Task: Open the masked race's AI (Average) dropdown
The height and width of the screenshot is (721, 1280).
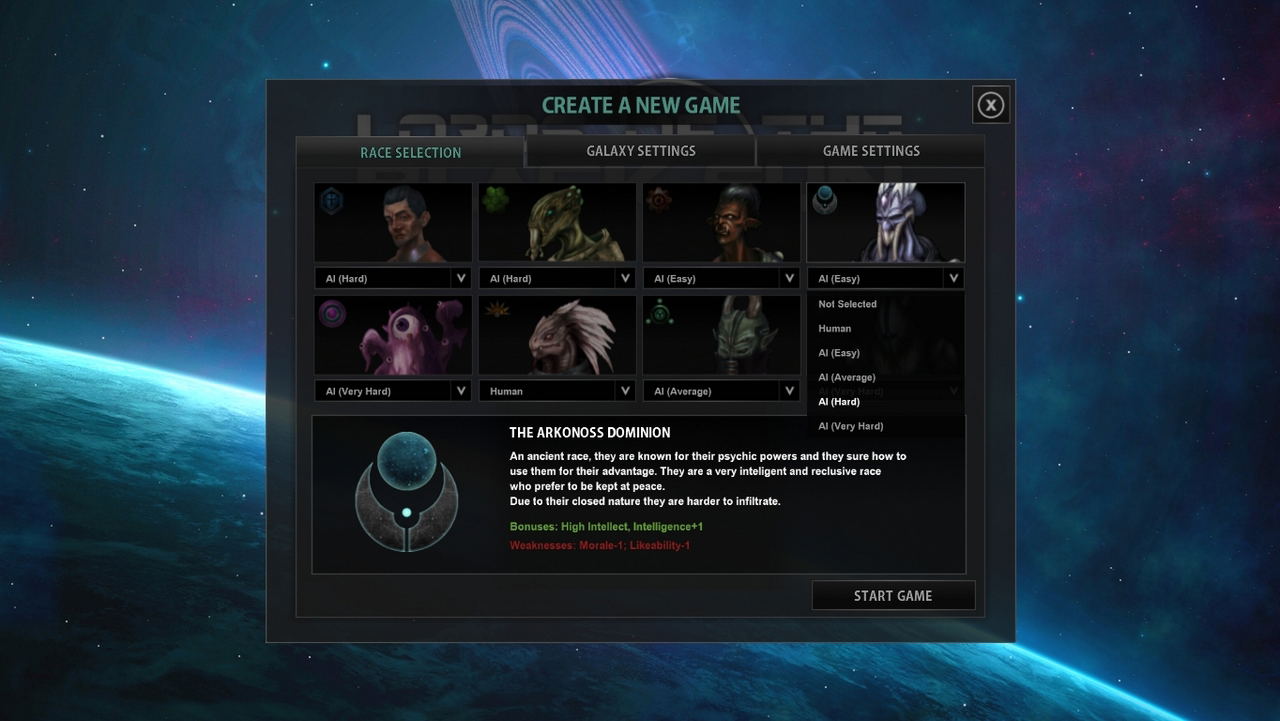Action: (x=721, y=391)
